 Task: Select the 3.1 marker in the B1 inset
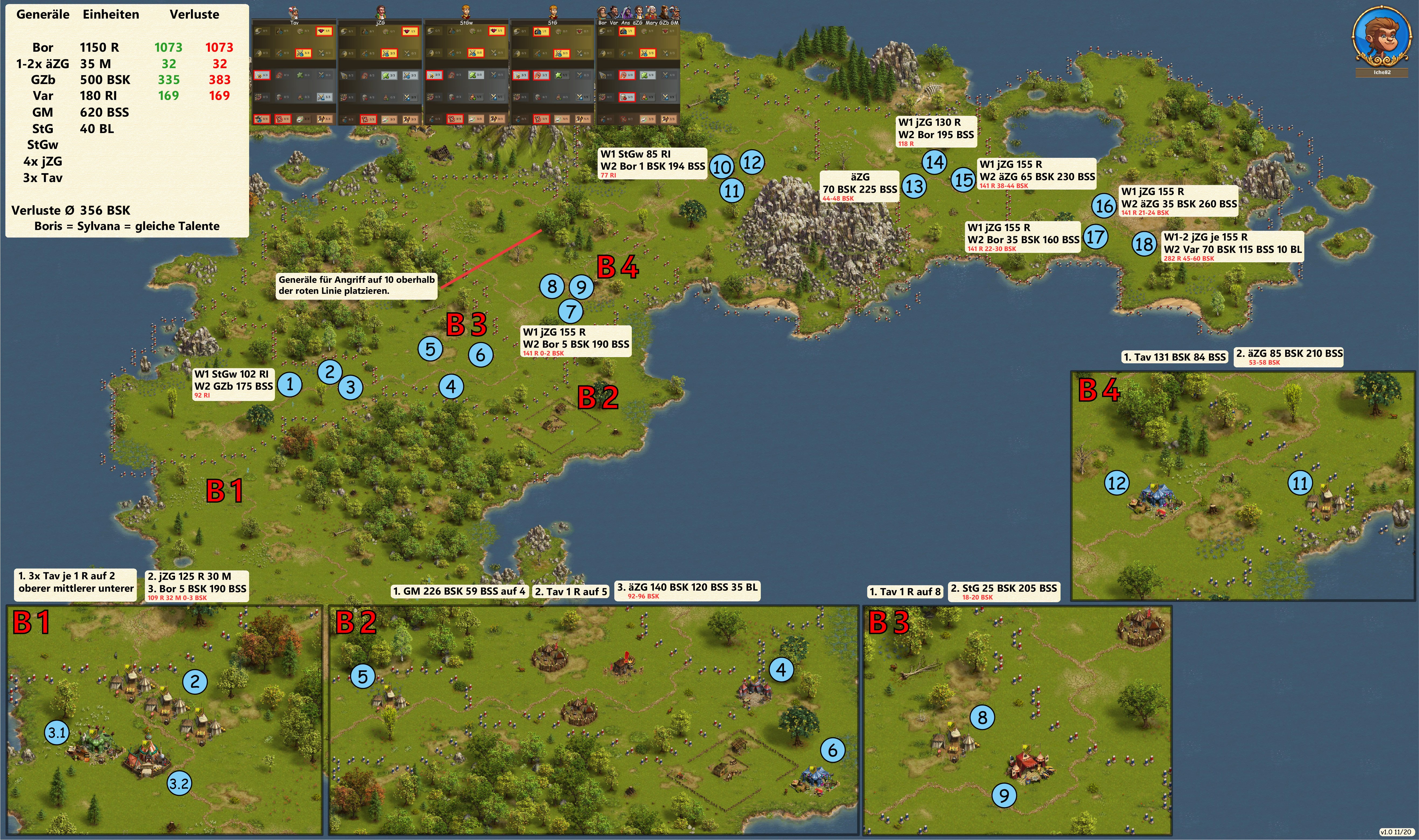click(57, 733)
